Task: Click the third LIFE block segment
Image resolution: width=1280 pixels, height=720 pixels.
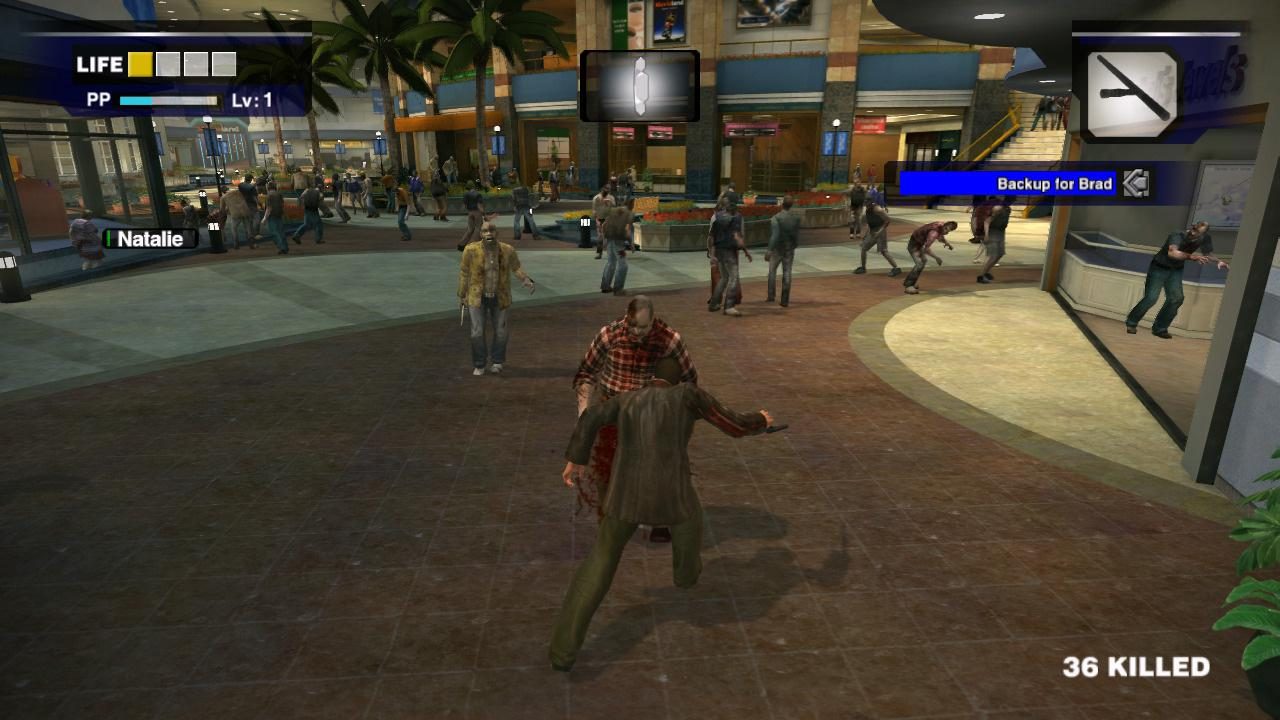Action: click(x=195, y=63)
